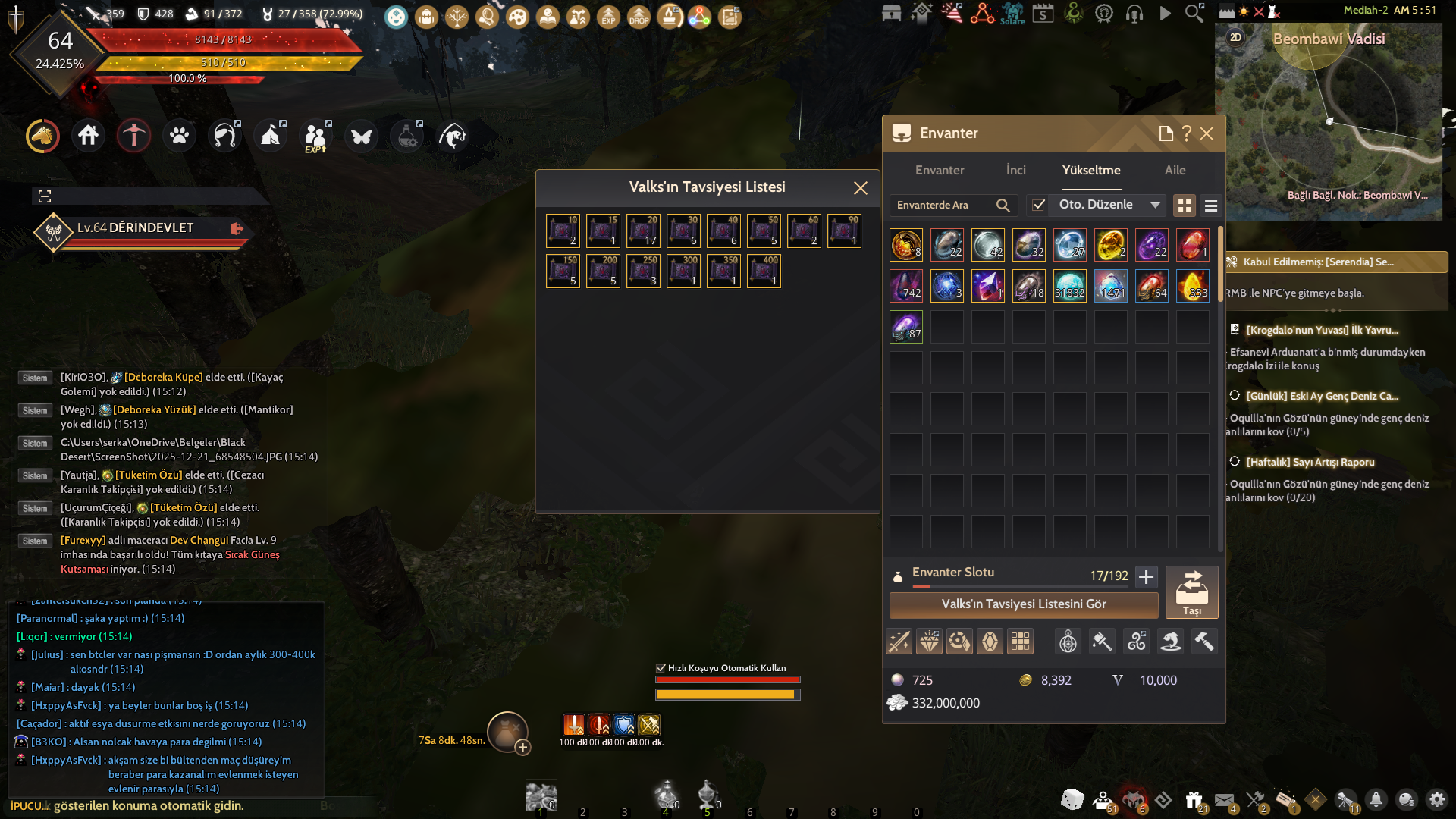Open the Aile tab in Envanter window
This screenshot has width=1456, height=819.
1175,171
